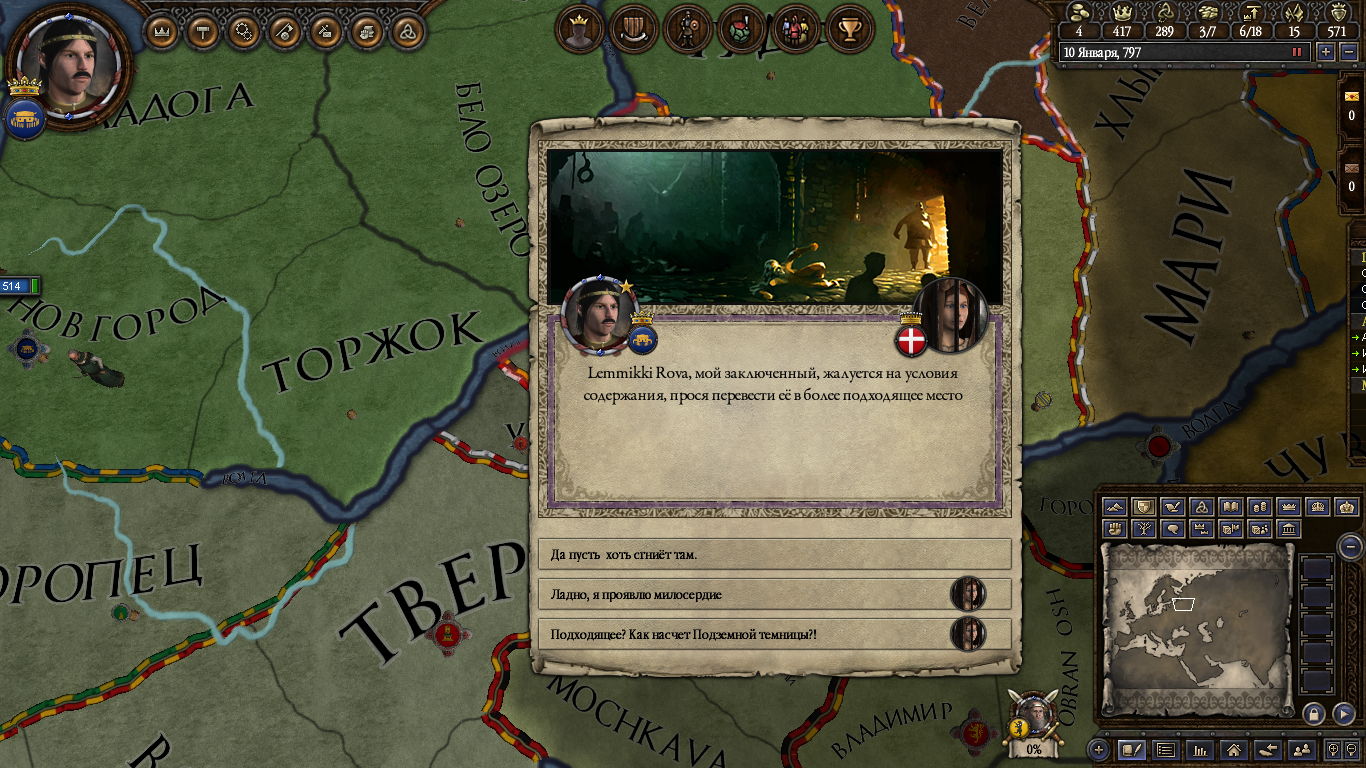Go to home capital with house button
Image resolution: width=1366 pixels, height=768 pixels.
pyautogui.click(x=1234, y=749)
